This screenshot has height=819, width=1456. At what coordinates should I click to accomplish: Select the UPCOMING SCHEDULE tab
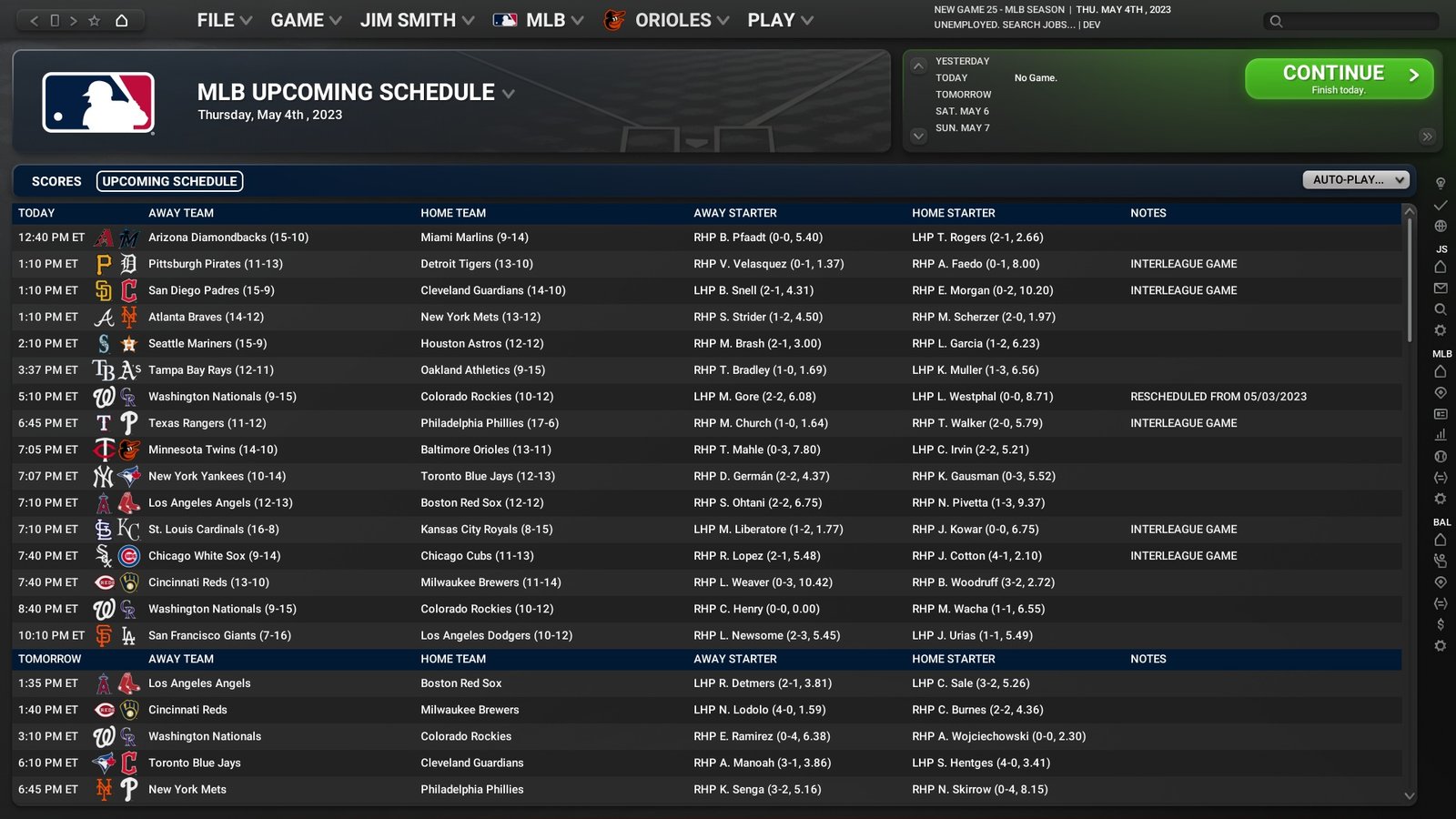169,181
